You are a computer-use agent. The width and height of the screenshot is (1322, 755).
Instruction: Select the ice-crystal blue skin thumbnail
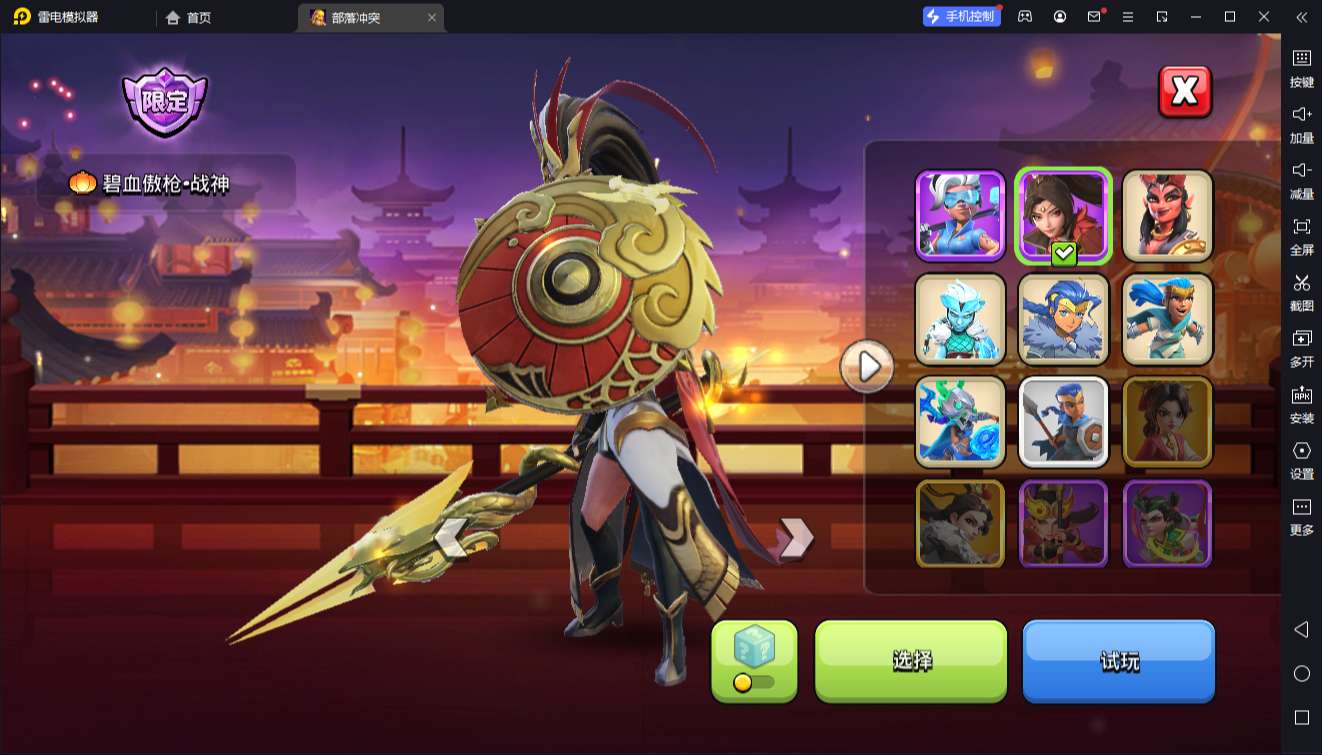point(960,319)
